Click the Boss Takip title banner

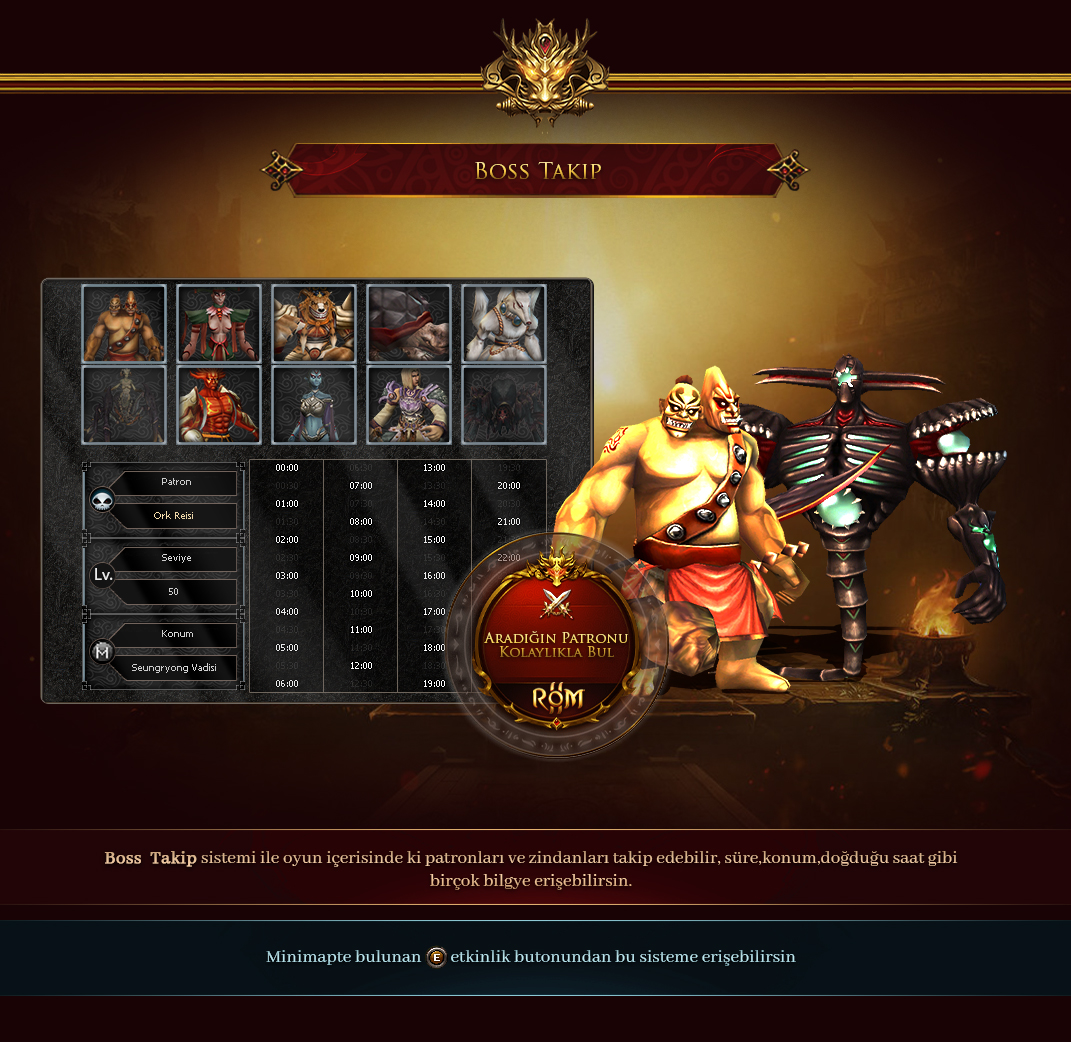[537, 170]
